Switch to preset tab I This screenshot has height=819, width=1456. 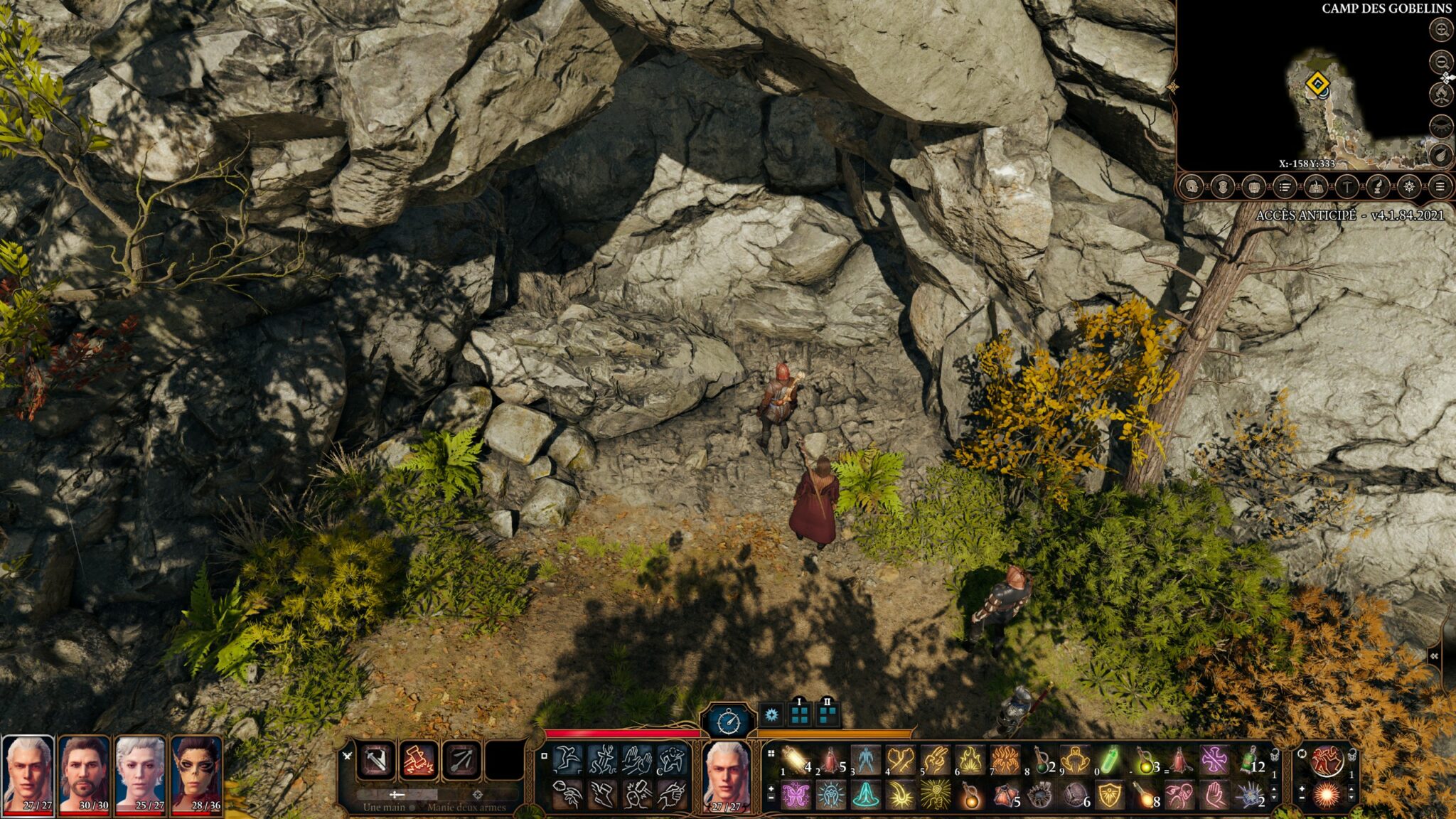(x=799, y=712)
